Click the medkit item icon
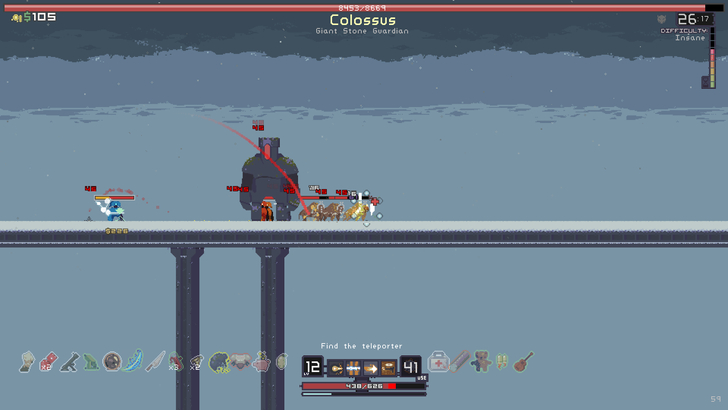The image size is (728, 410). tap(438, 361)
